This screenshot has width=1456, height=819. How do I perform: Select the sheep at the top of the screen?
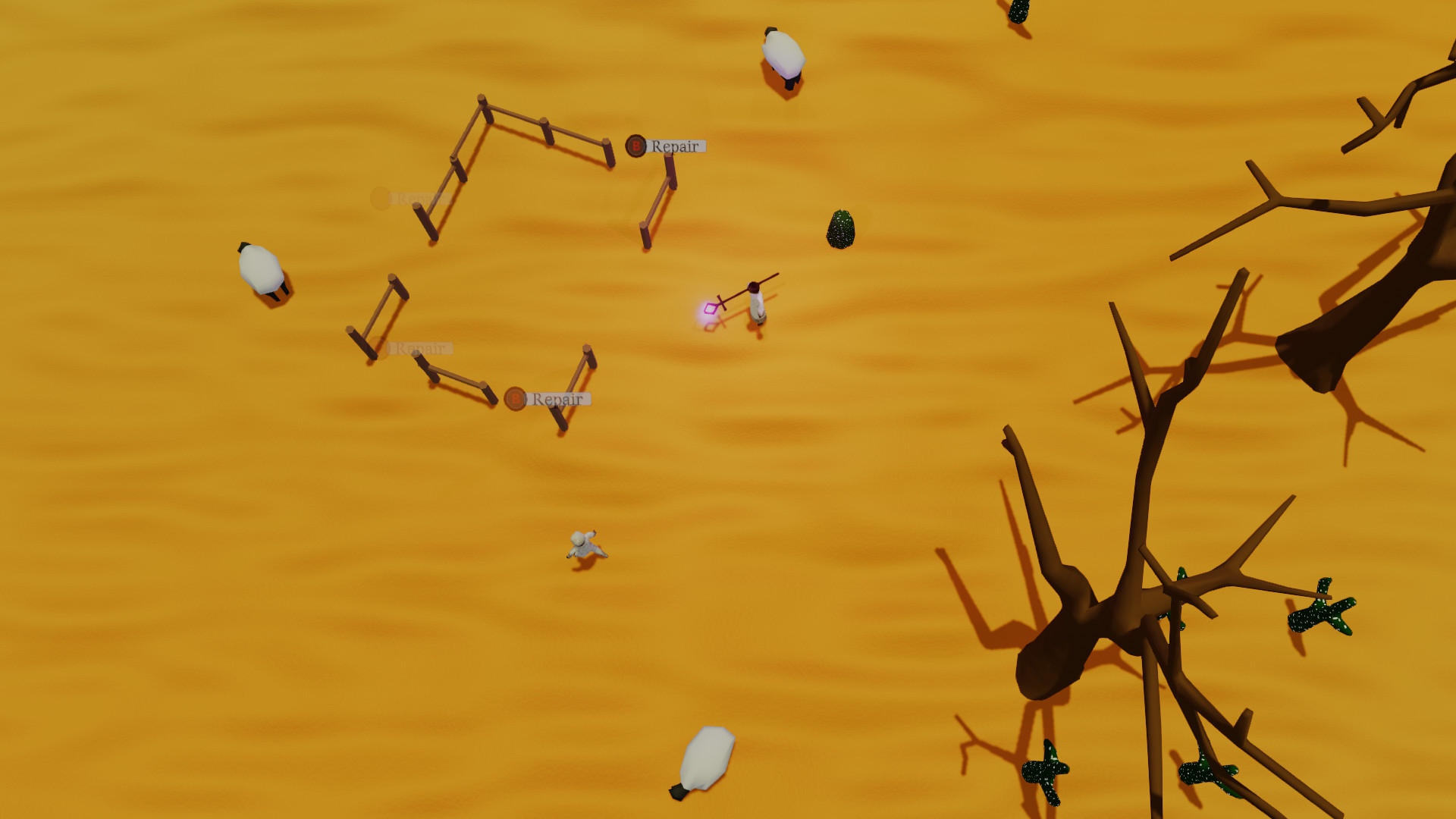pyautogui.click(x=783, y=55)
